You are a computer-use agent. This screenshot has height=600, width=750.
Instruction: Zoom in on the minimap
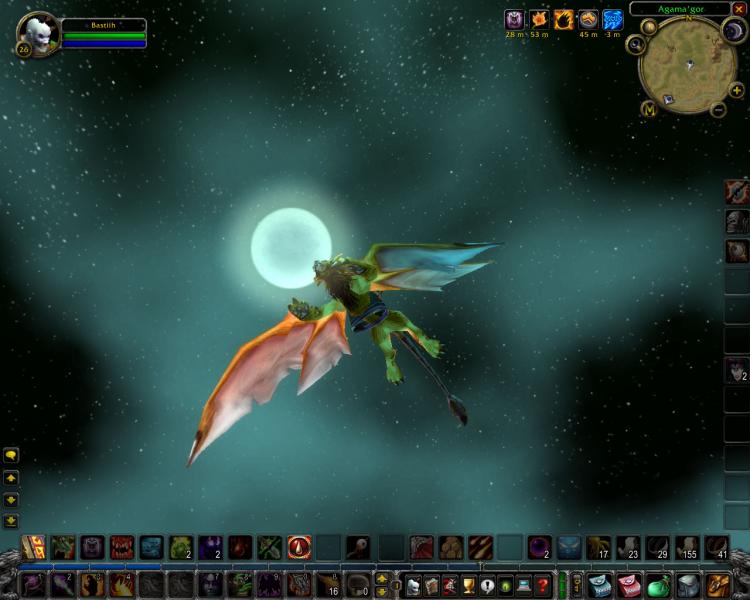click(x=737, y=90)
